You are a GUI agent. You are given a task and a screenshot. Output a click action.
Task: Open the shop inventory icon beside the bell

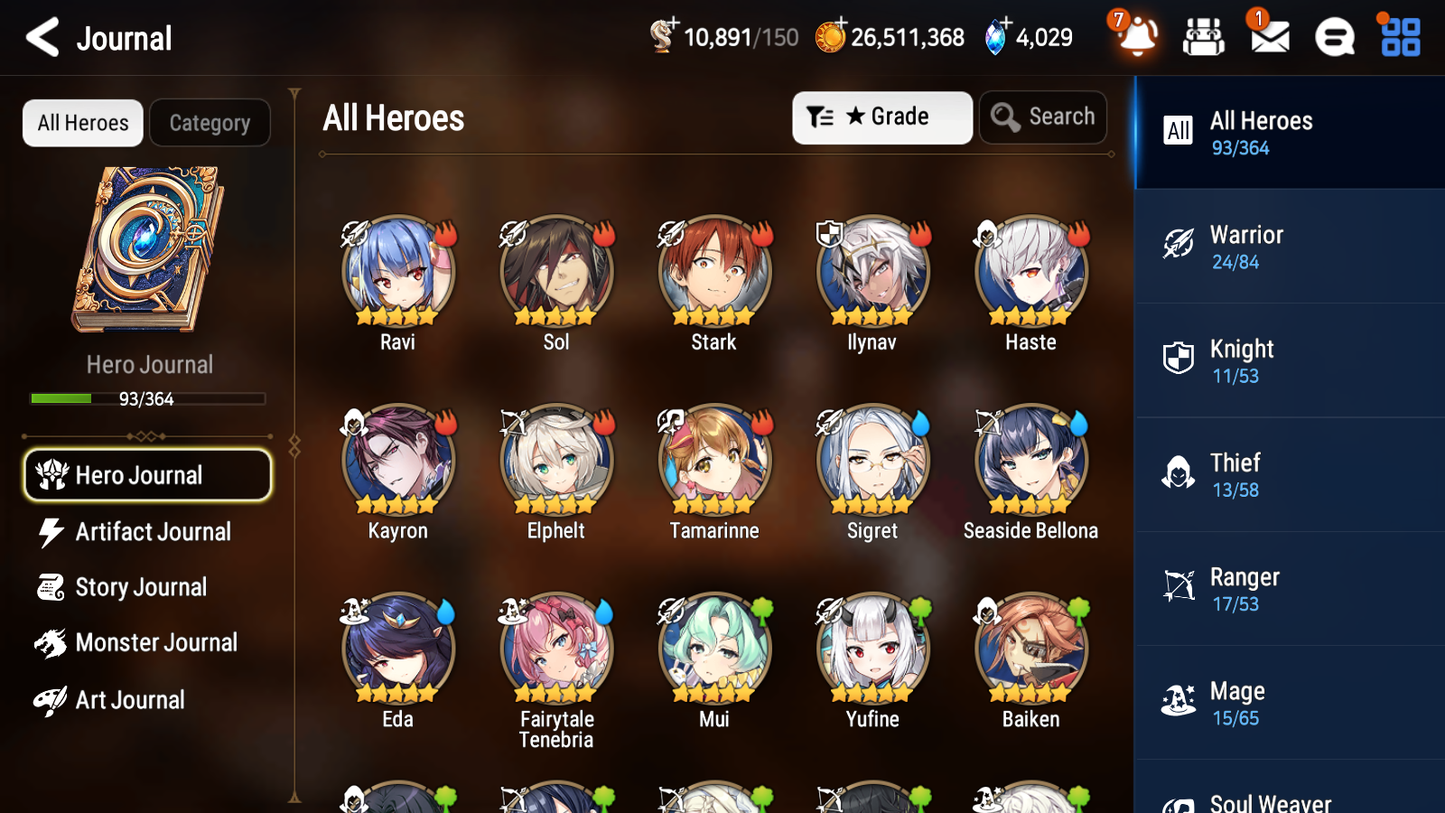point(1202,36)
